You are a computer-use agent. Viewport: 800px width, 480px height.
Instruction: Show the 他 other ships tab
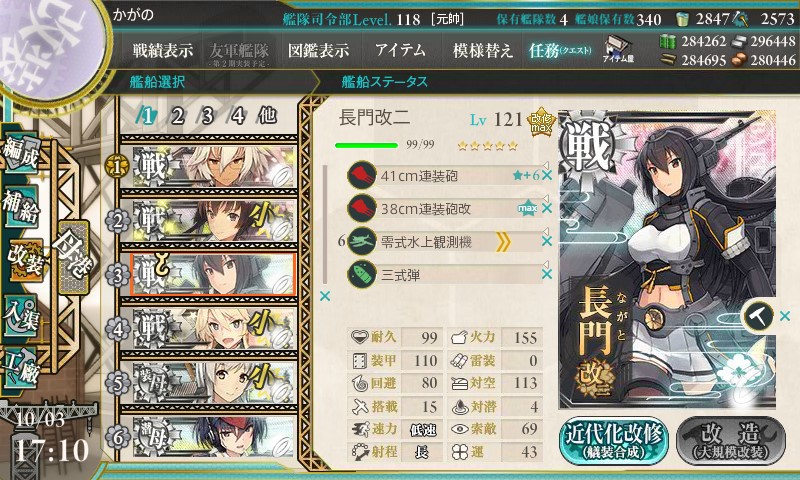267,115
